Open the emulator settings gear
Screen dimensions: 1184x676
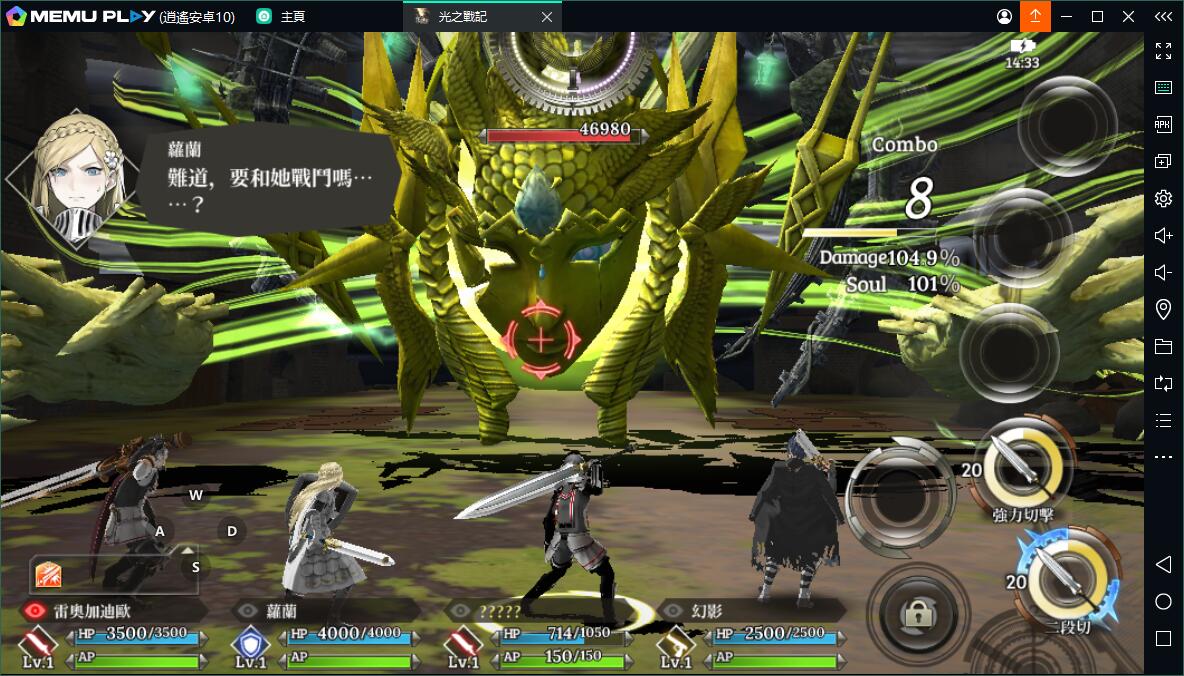pyautogui.click(x=1163, y=198)
